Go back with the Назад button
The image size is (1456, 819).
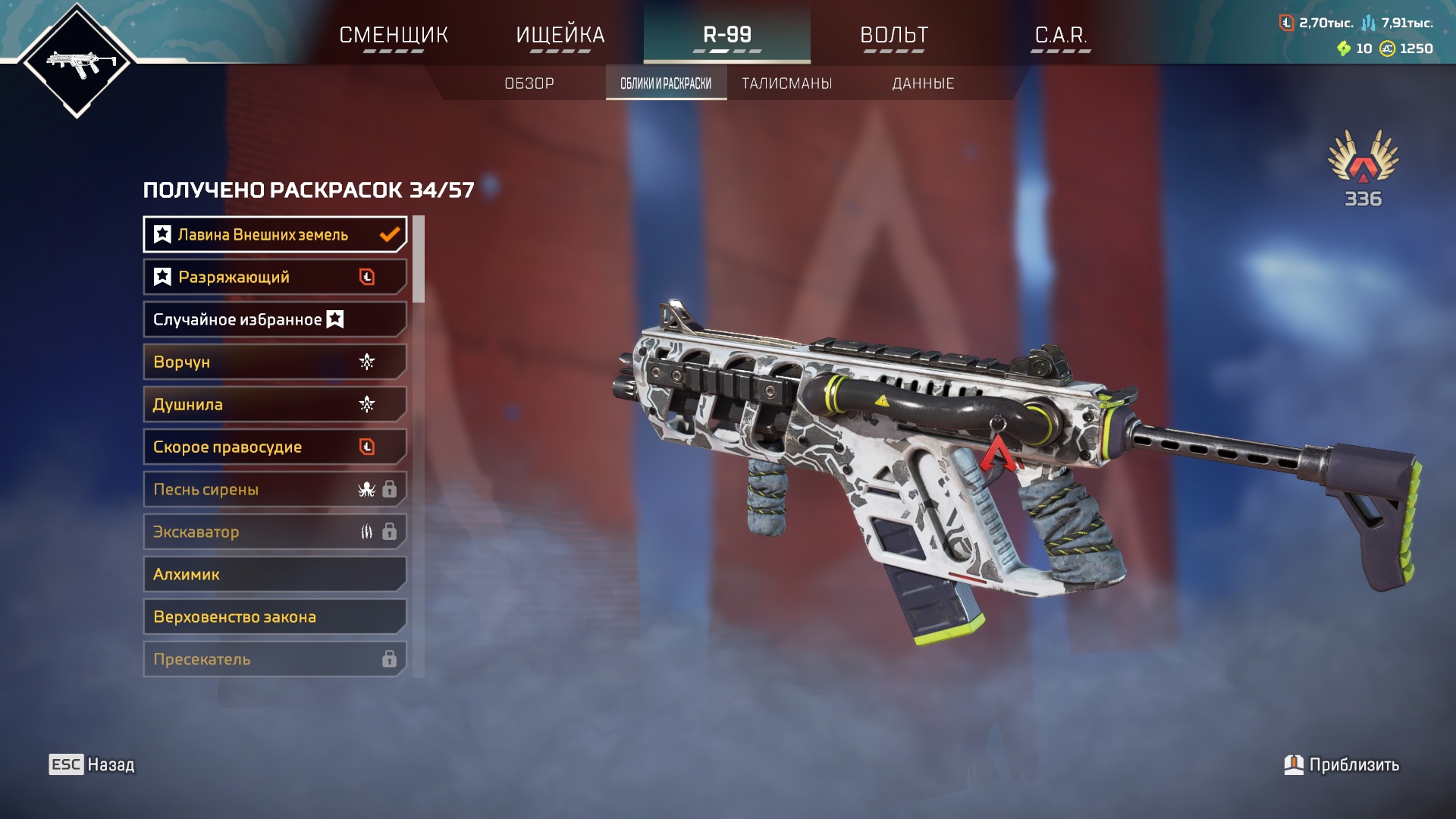tap(92, 764)
